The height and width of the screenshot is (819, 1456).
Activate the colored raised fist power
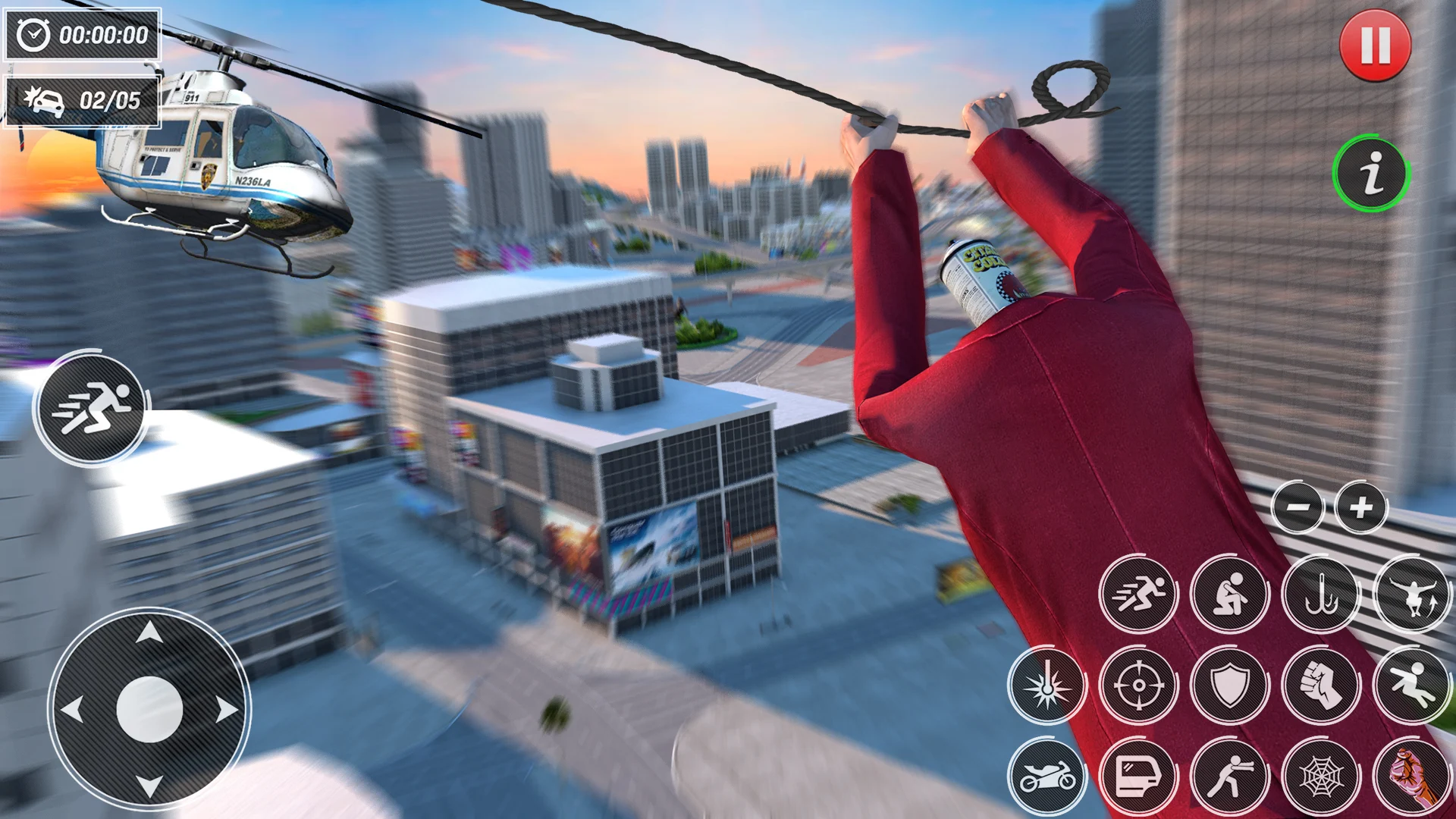click(1412, 776)
